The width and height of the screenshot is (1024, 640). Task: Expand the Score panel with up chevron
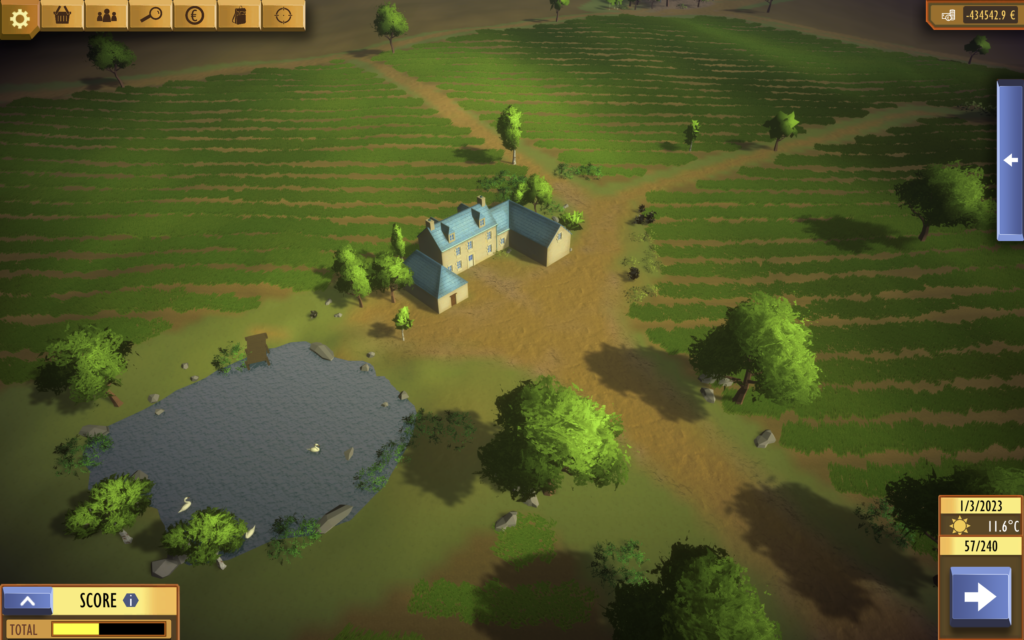click(x=27, y=601)
